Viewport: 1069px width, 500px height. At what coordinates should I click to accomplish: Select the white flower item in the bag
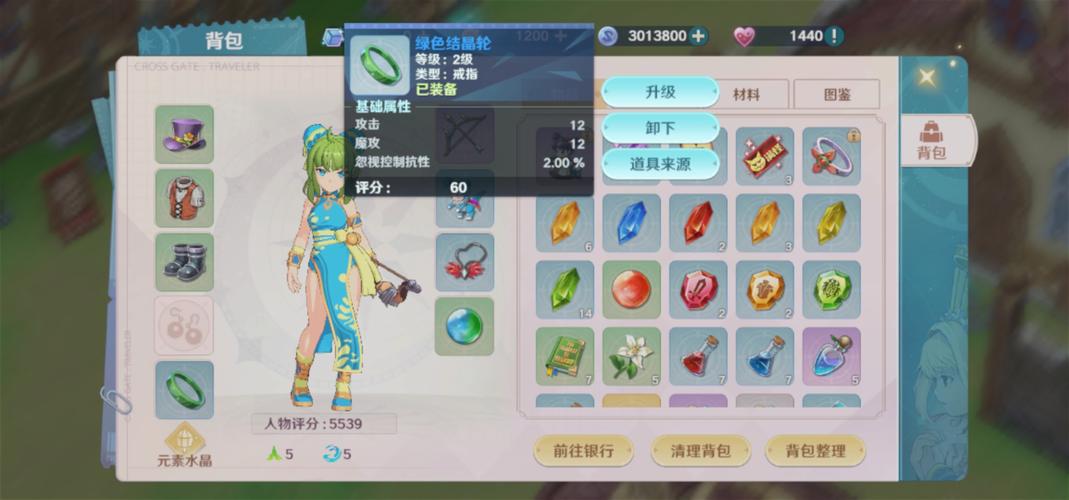point(631,356)
